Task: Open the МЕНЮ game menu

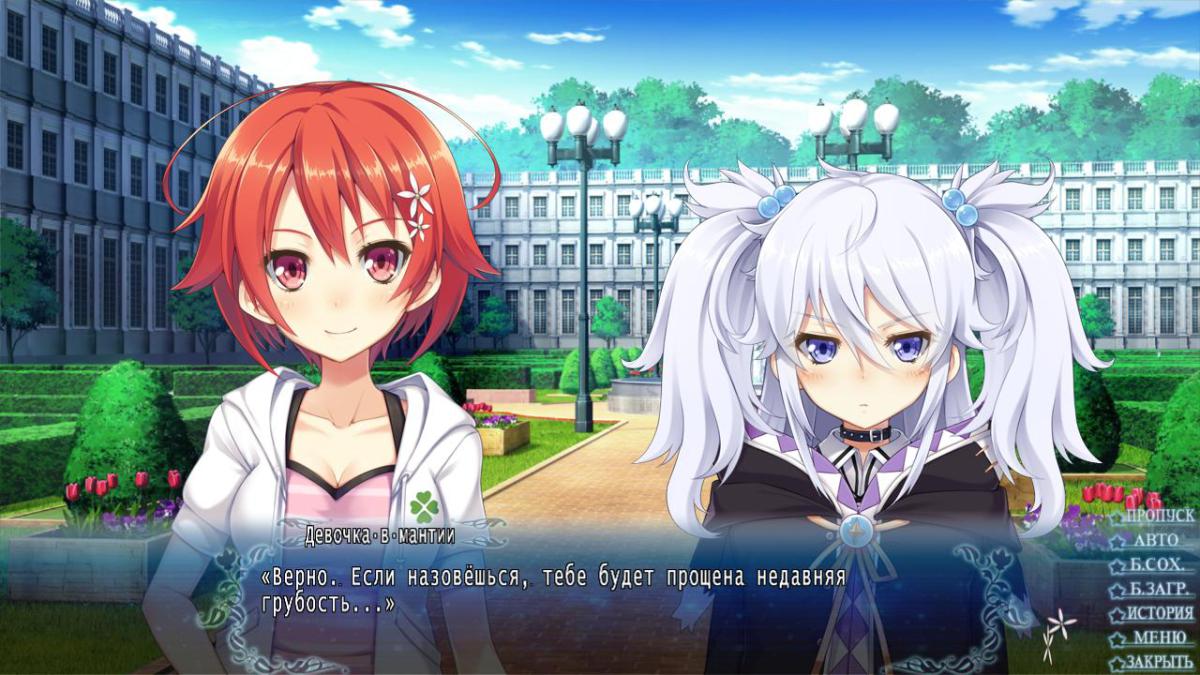Action: pyautogui.click(x=1159, y=638)
